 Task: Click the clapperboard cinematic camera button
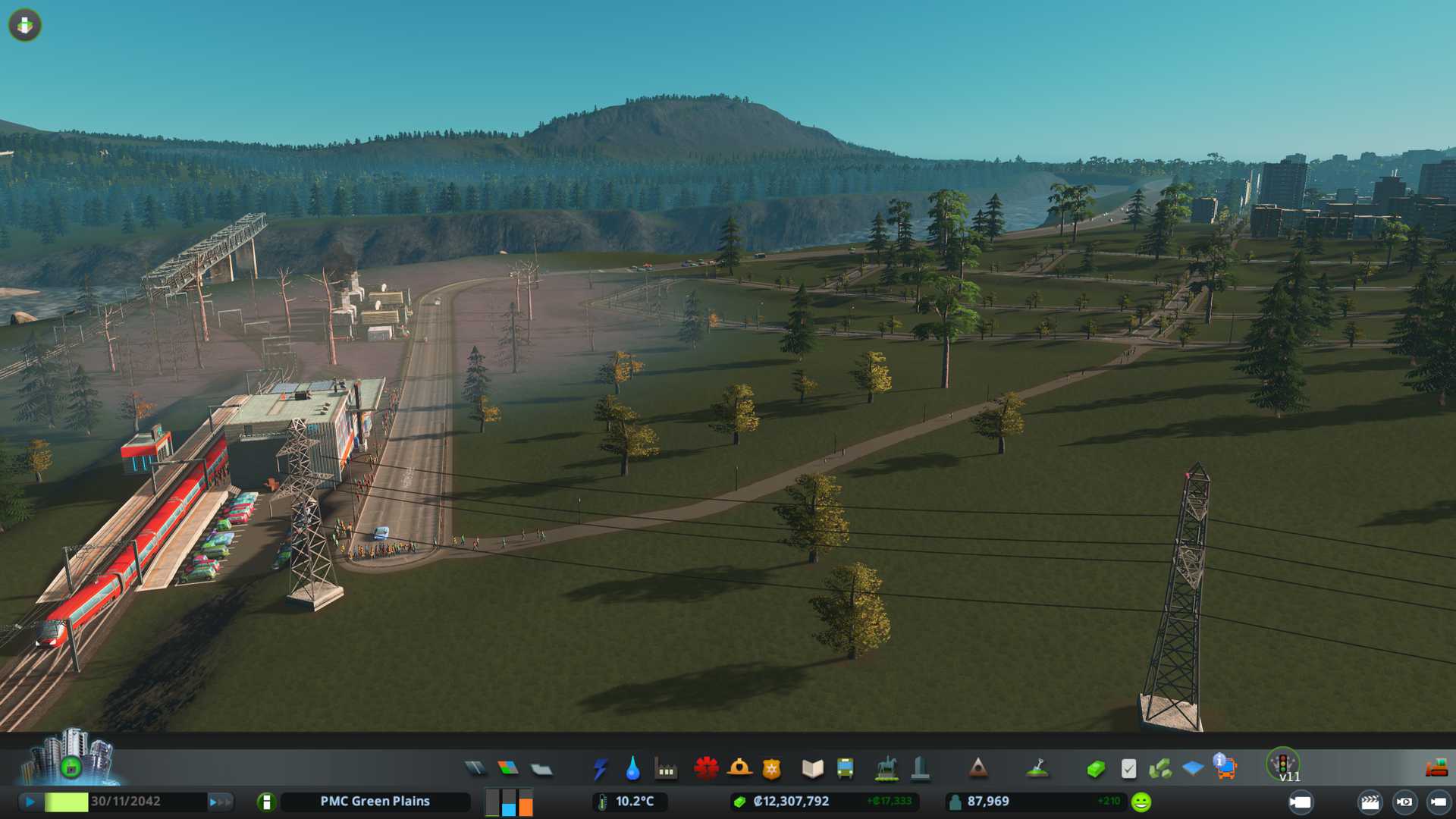1370,802
